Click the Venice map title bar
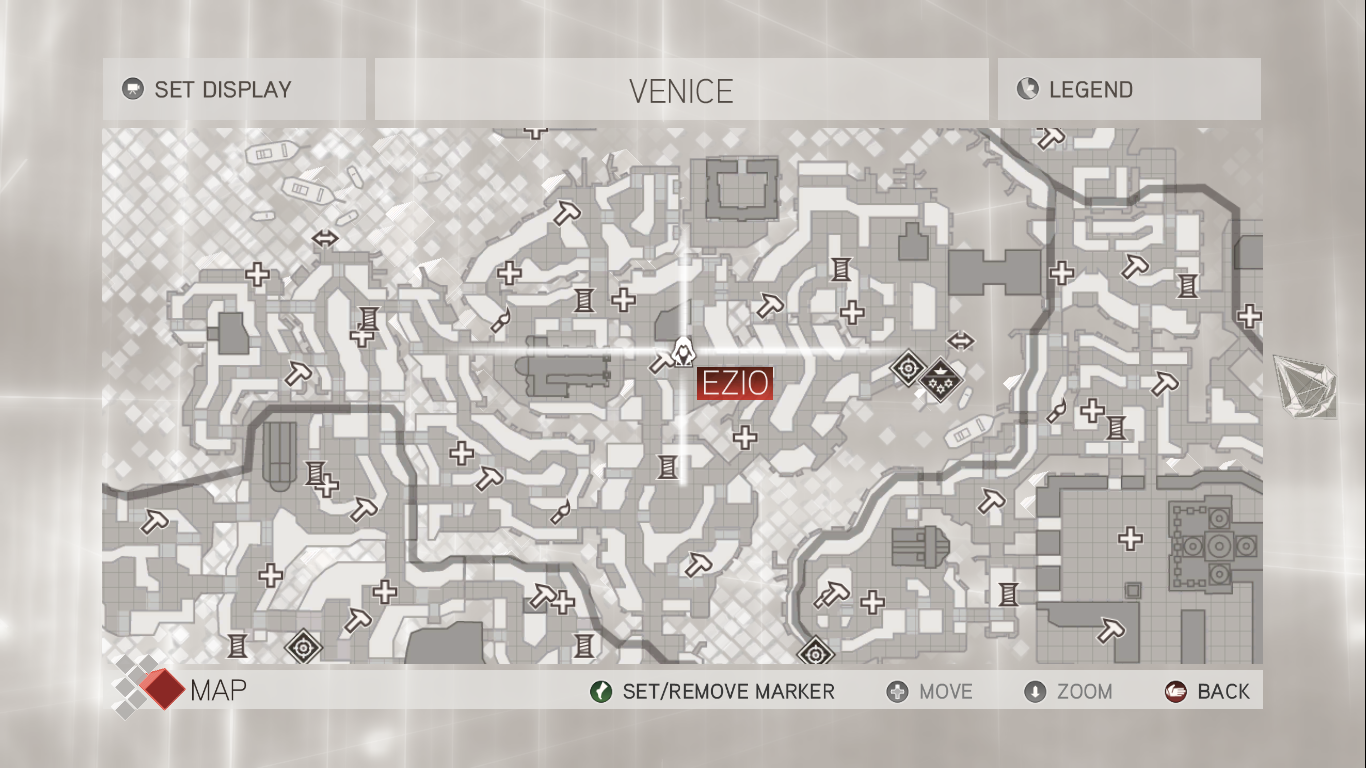 tap(681, 91)
